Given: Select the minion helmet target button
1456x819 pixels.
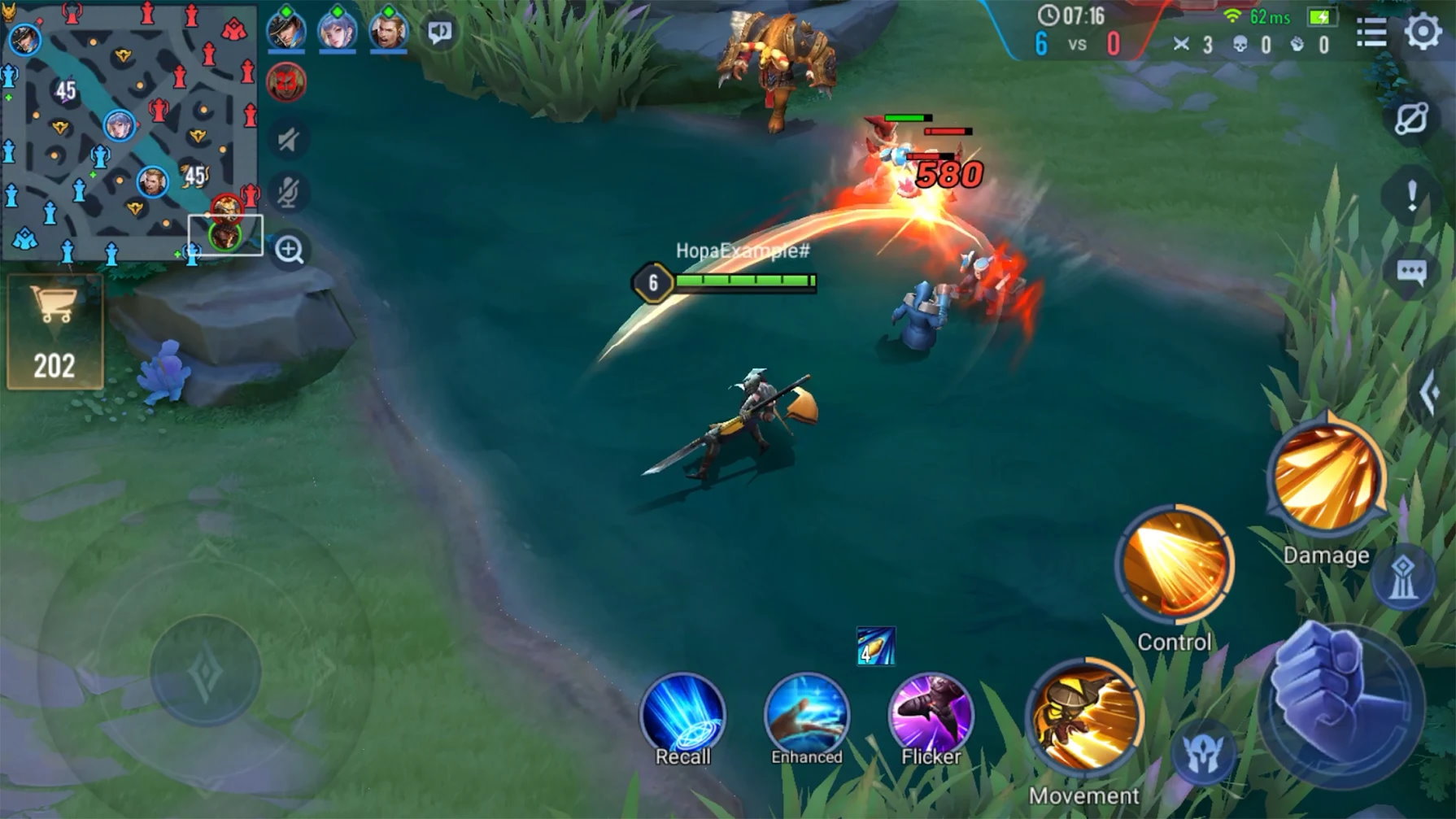Looking at the screenshot, I should click(x=1205, y=753).
